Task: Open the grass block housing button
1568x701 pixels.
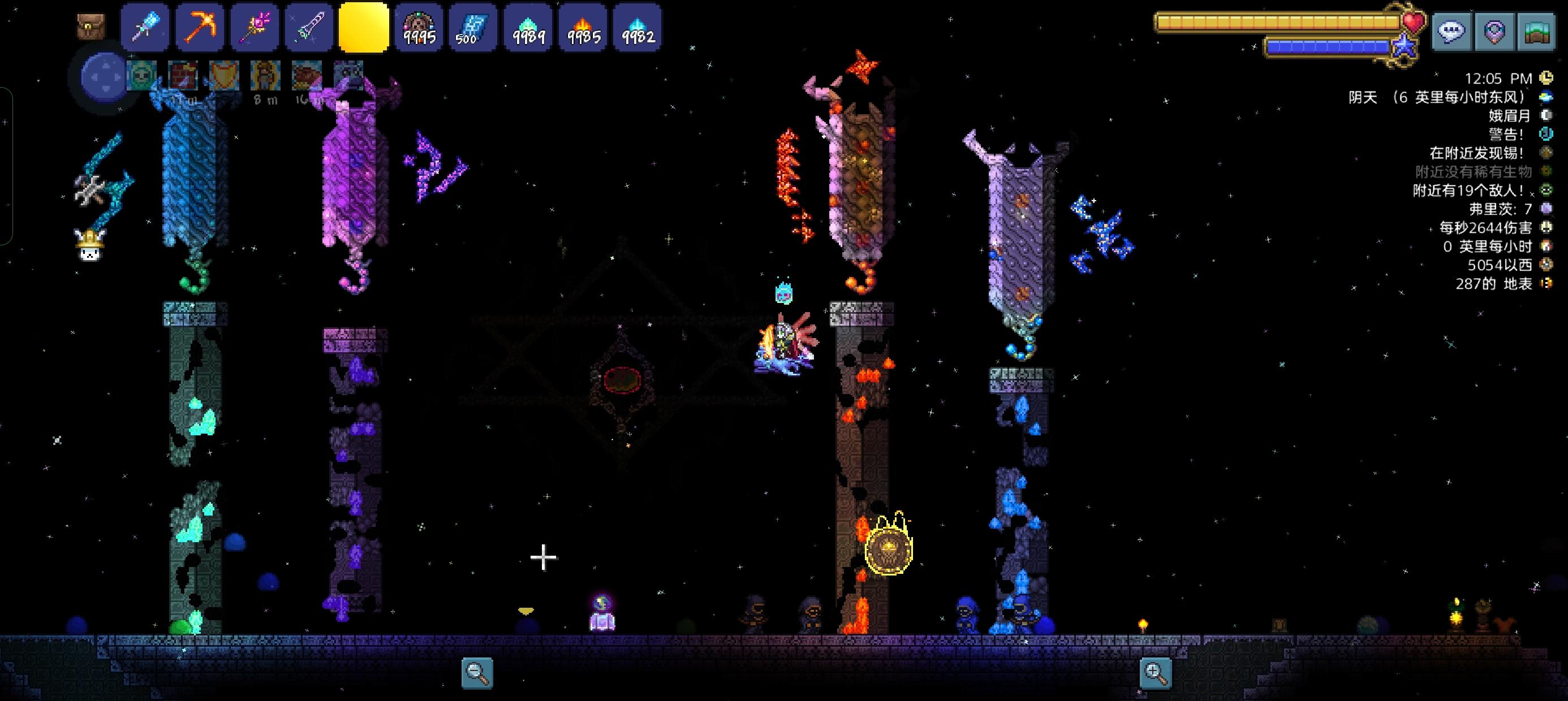Action: click(1536, 32)
